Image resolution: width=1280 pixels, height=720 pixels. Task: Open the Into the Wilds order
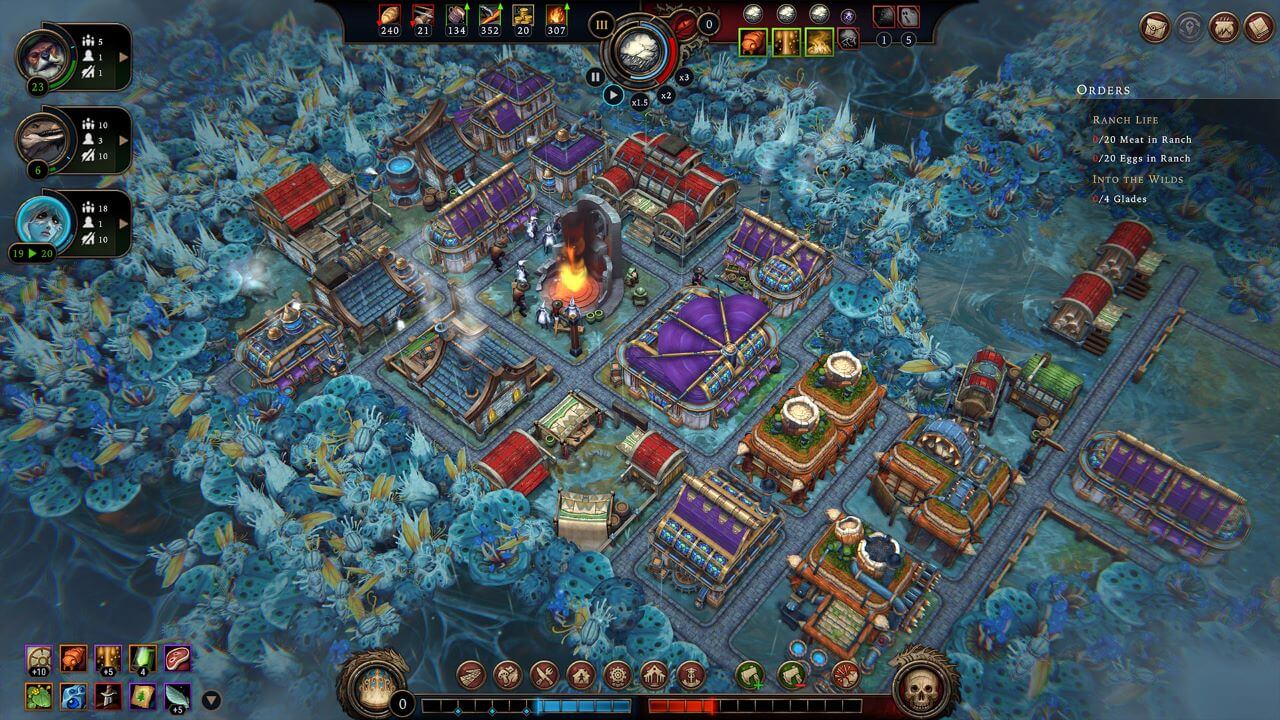coord(1137,179)
